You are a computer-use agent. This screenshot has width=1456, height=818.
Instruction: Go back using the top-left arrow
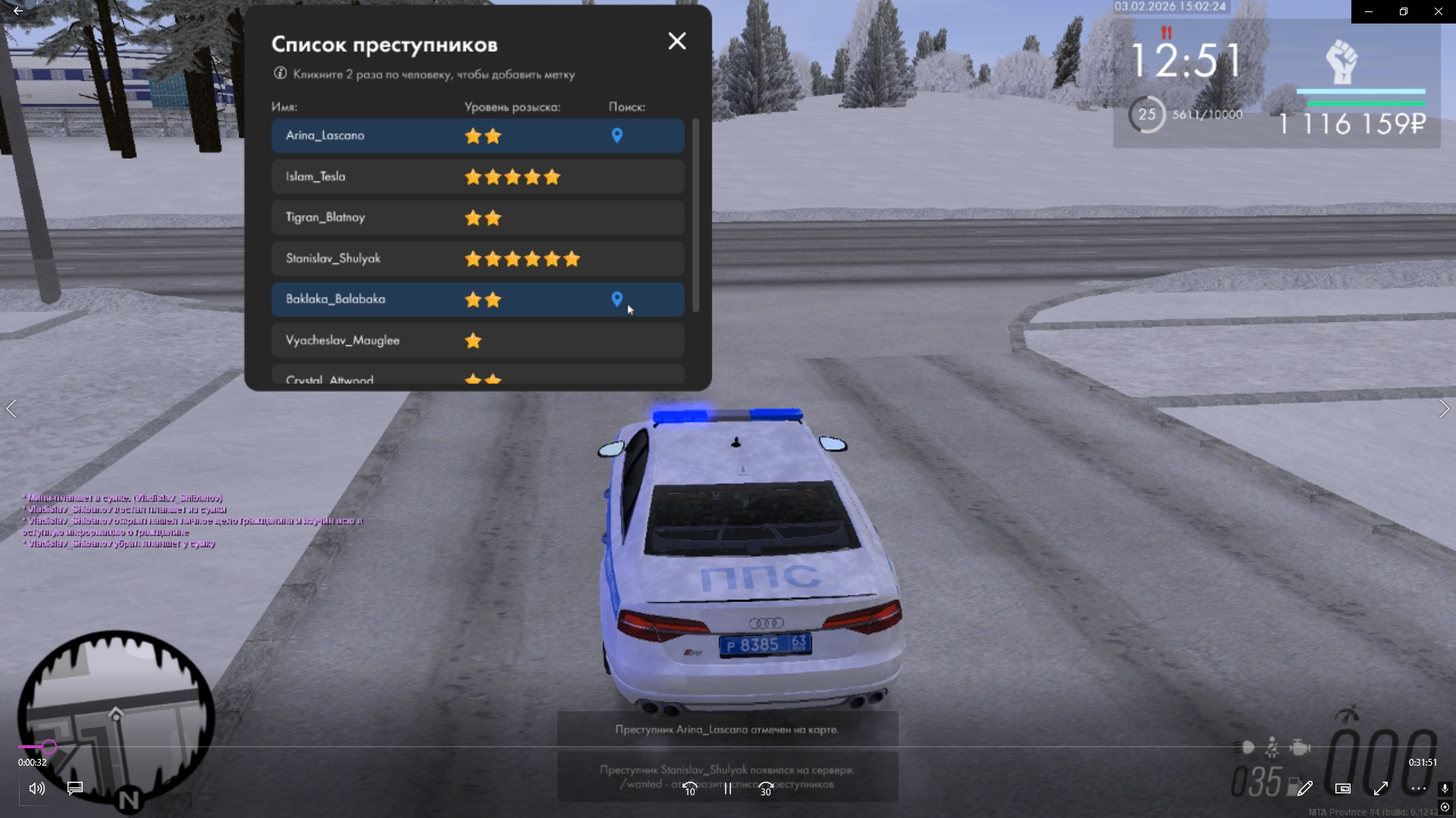click(x=18, y=11)
